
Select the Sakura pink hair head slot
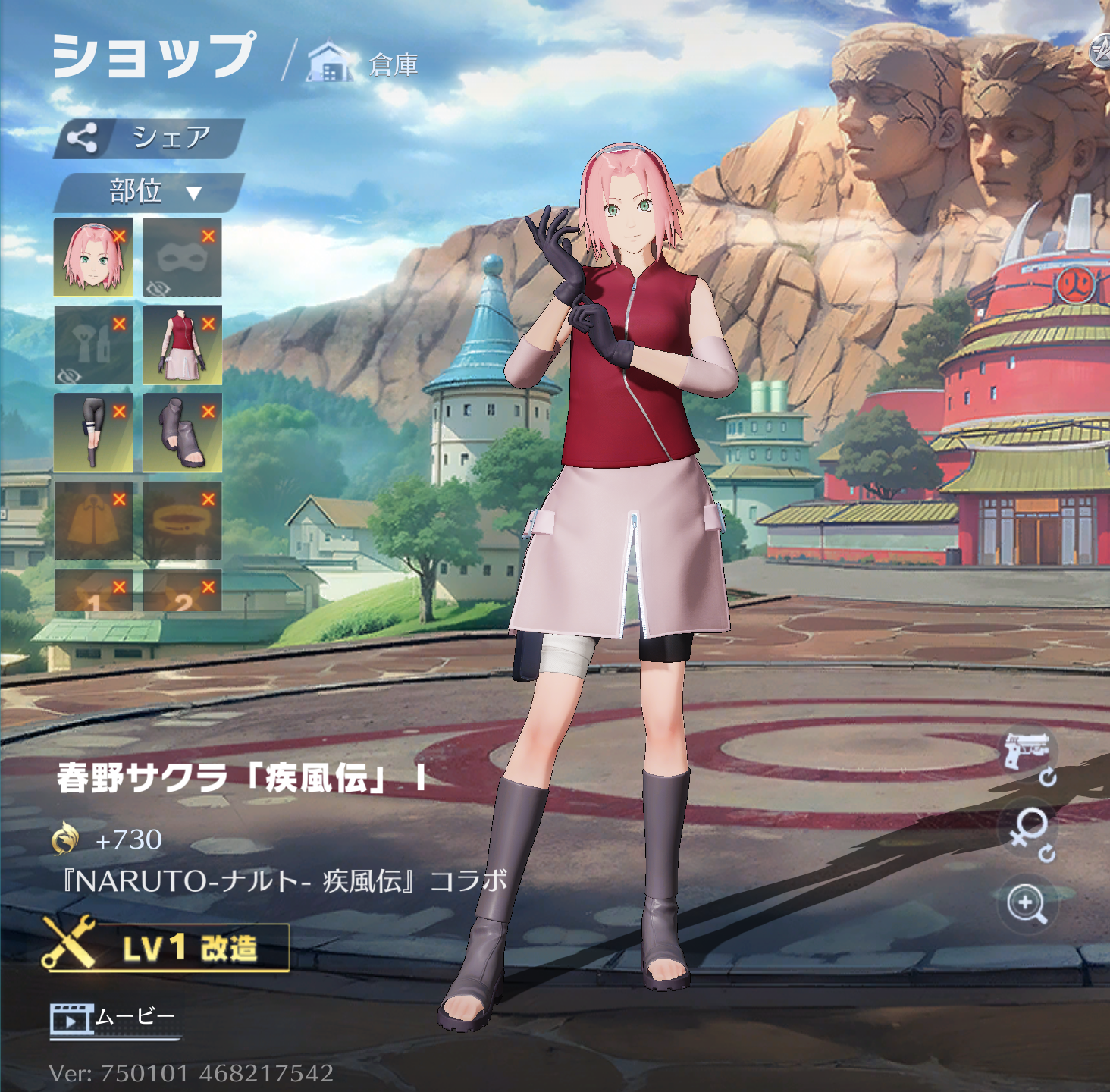pos(93,257)
